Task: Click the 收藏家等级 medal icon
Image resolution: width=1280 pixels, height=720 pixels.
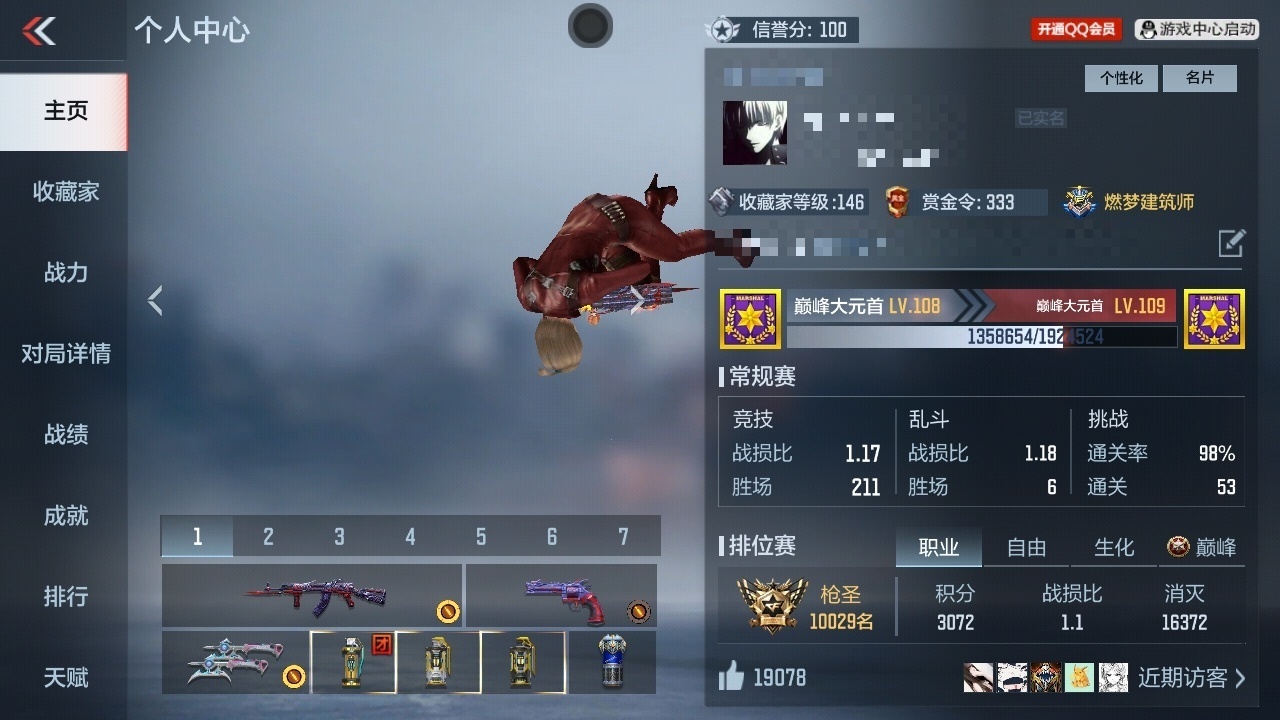Action: 720,201
